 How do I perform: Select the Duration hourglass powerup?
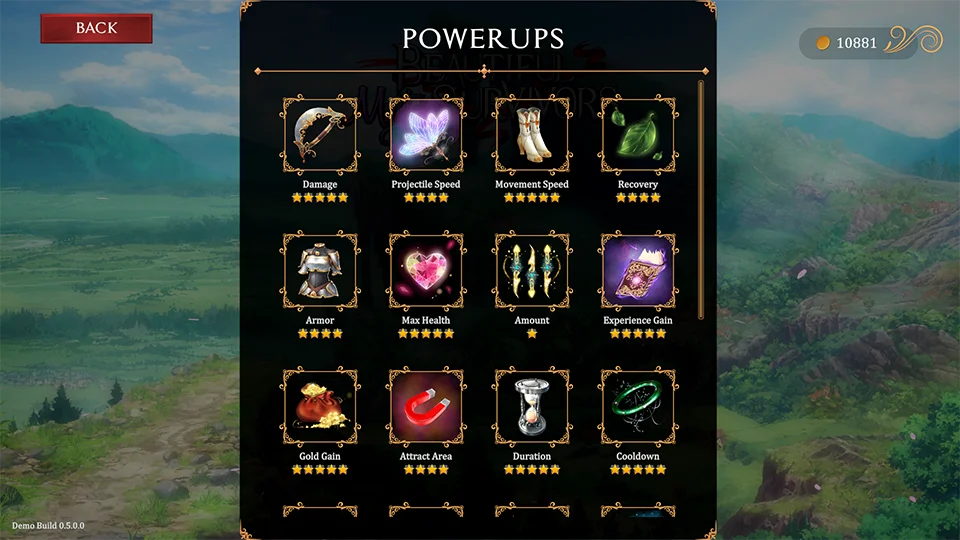click(532, 407)
